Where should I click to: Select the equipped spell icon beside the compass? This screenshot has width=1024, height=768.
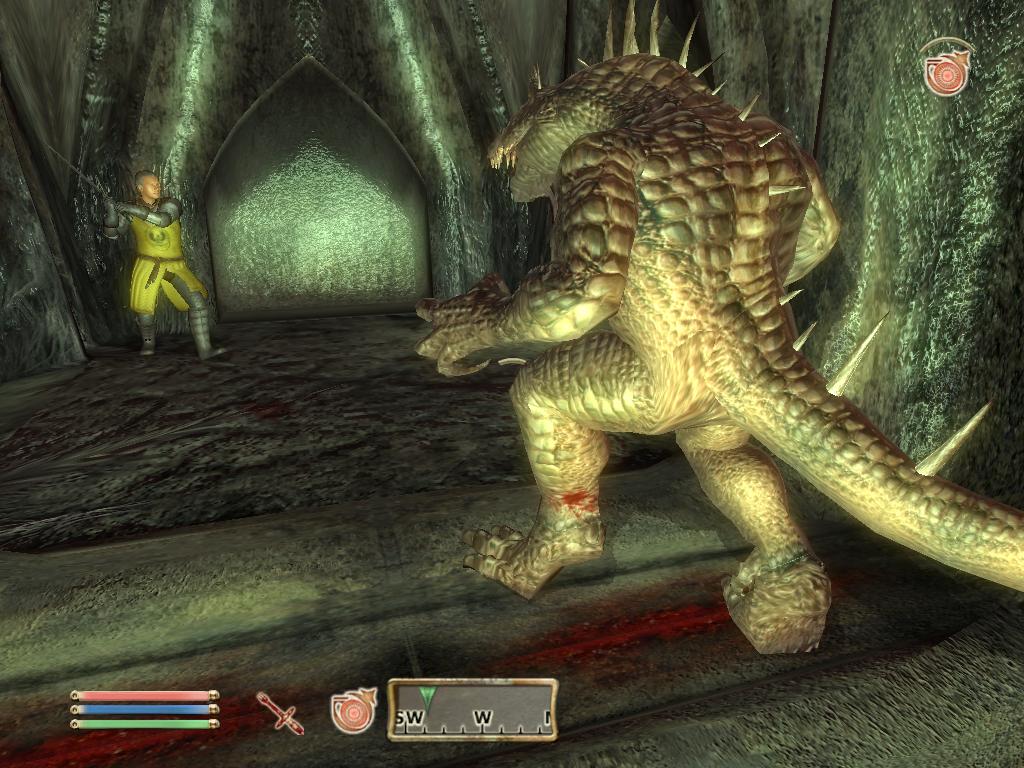tap(352, 710)
